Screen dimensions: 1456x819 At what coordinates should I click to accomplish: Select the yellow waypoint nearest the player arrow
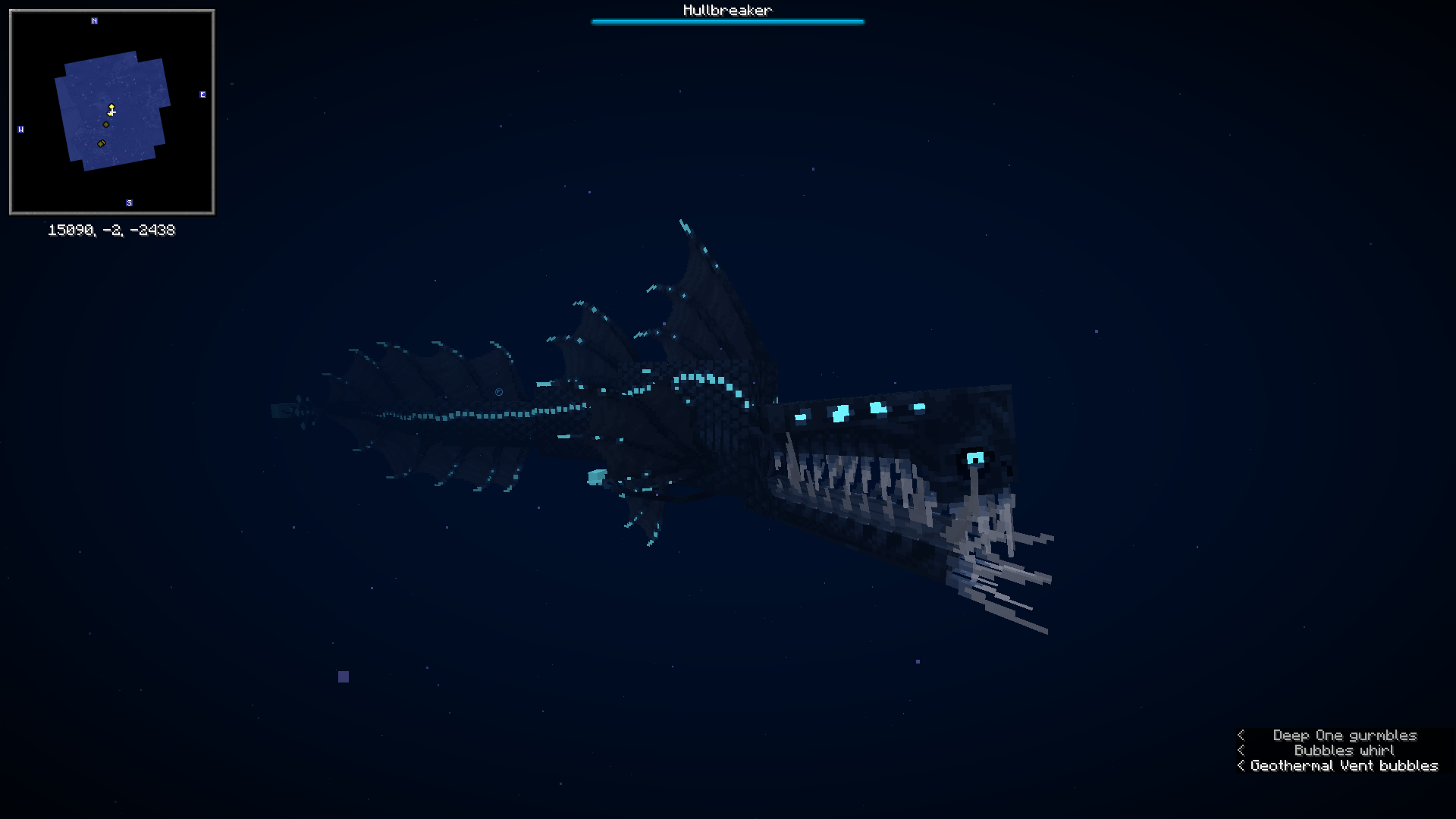(111, 107)
